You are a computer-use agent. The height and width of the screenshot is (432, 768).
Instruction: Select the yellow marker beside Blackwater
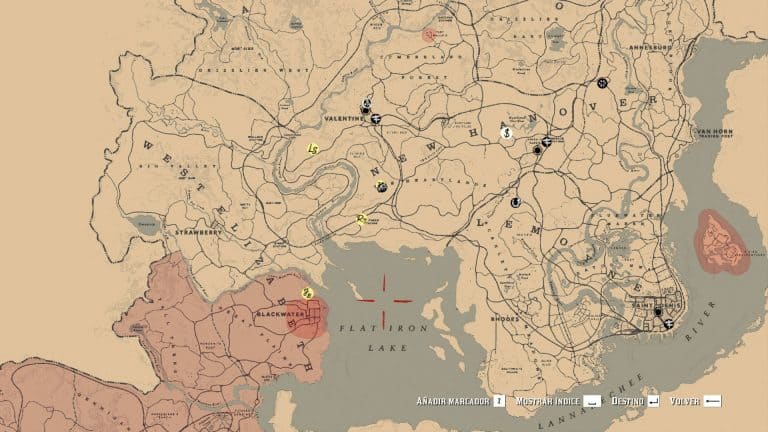tap(308, 292)
